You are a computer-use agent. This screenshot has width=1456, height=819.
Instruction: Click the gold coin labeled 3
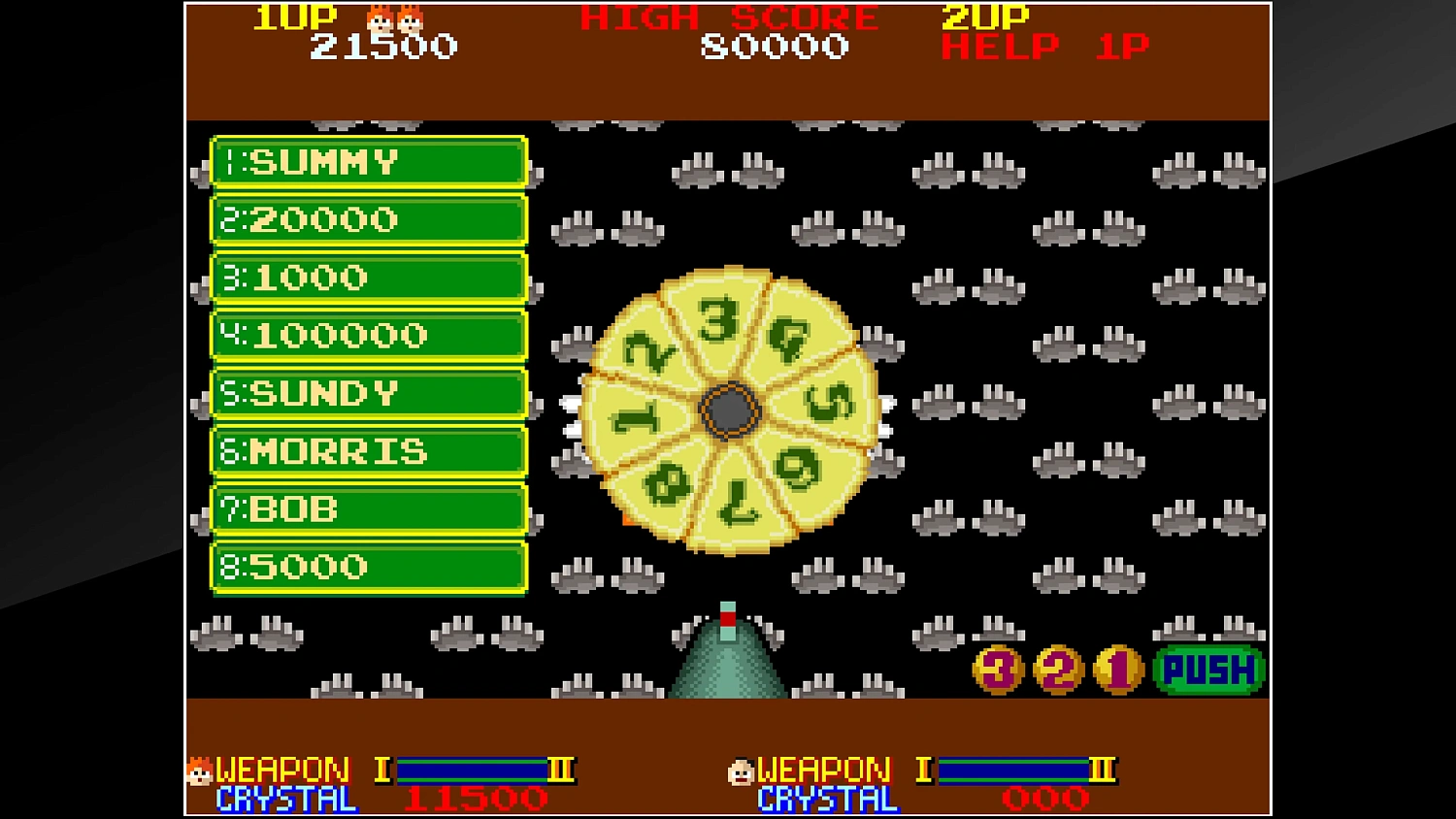pos(996,668)
